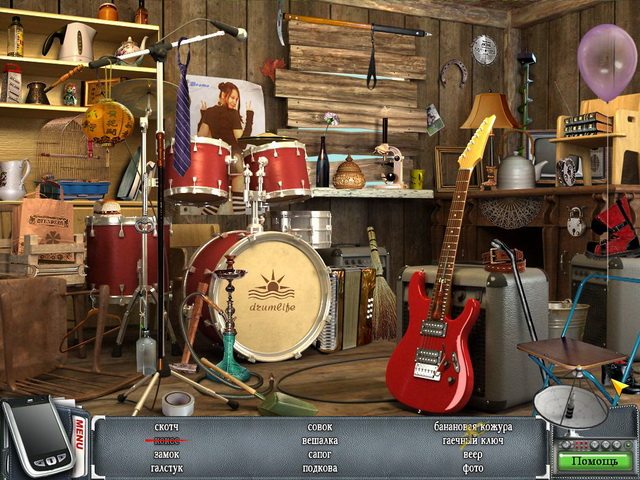Open the red MENU tab
Screen dimensions: 640x480
(x=82, y=435)
